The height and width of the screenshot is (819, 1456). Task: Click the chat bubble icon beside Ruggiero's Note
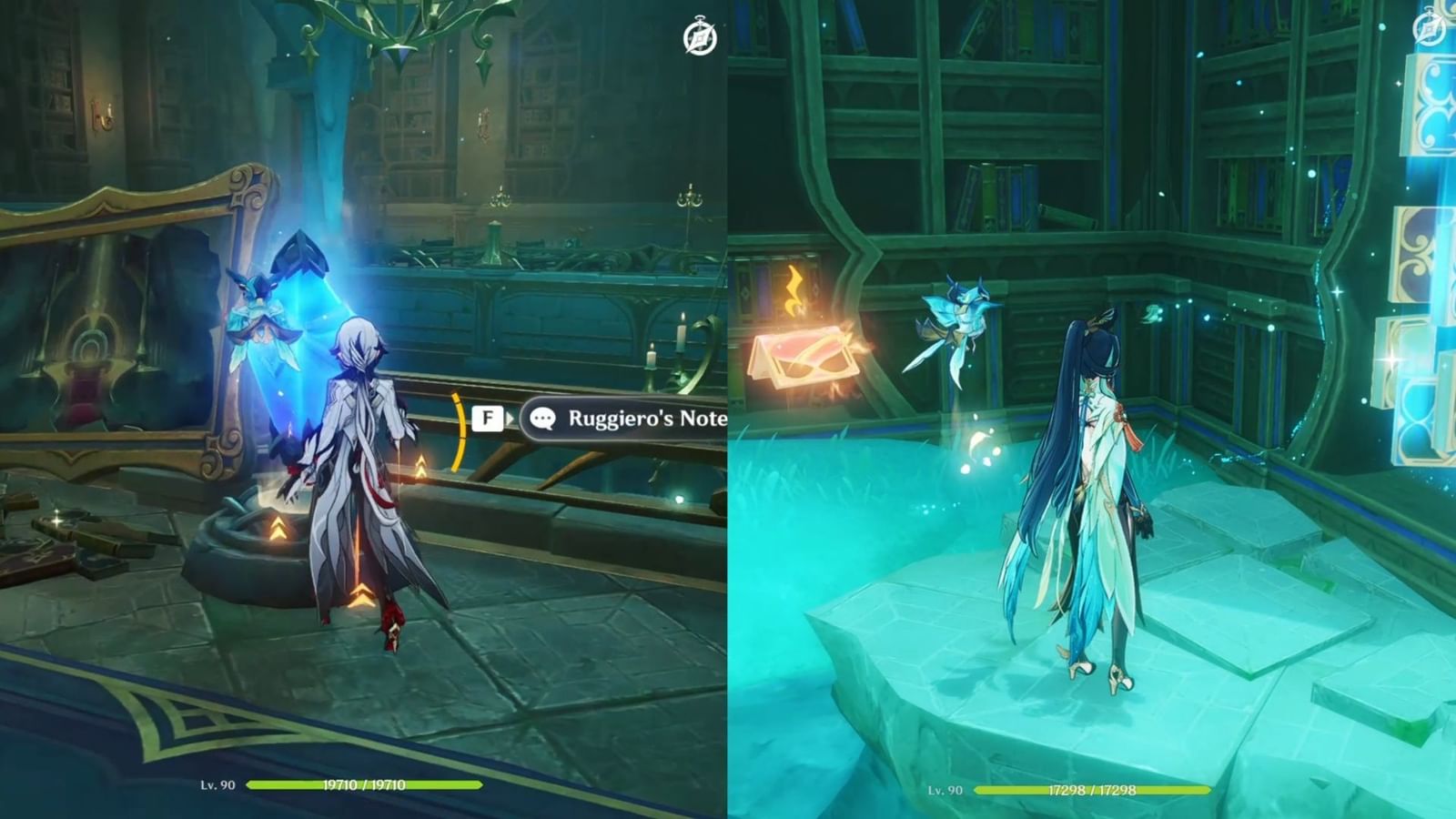click(x=543, y=419)
